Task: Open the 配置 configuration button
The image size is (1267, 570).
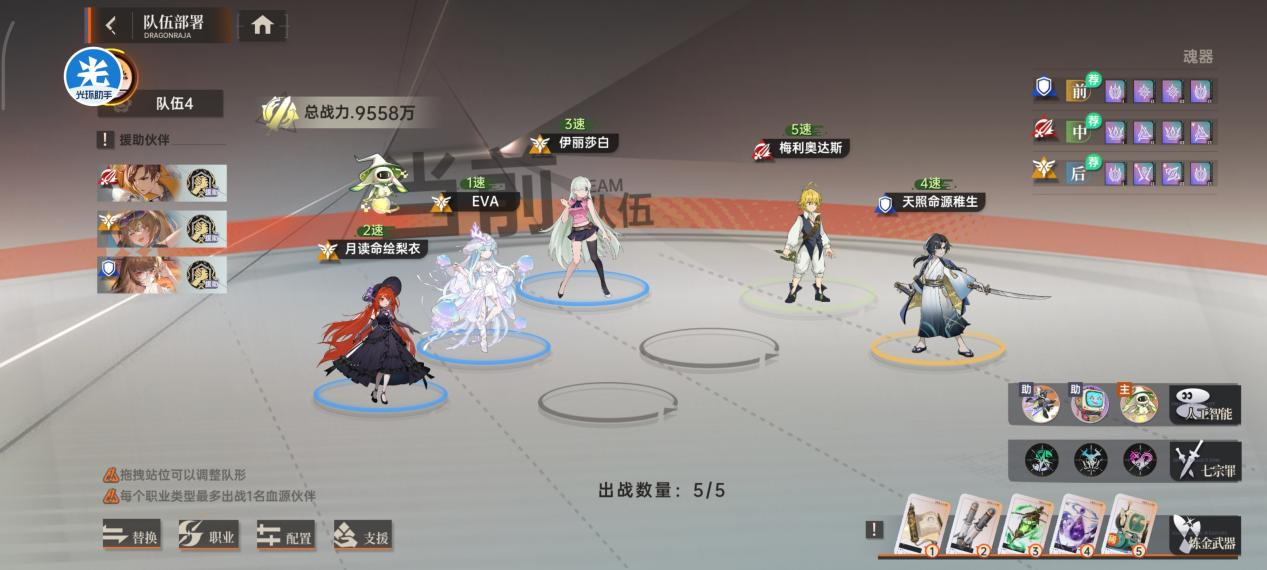Action: pyautogui.click(x=285, y=536)
